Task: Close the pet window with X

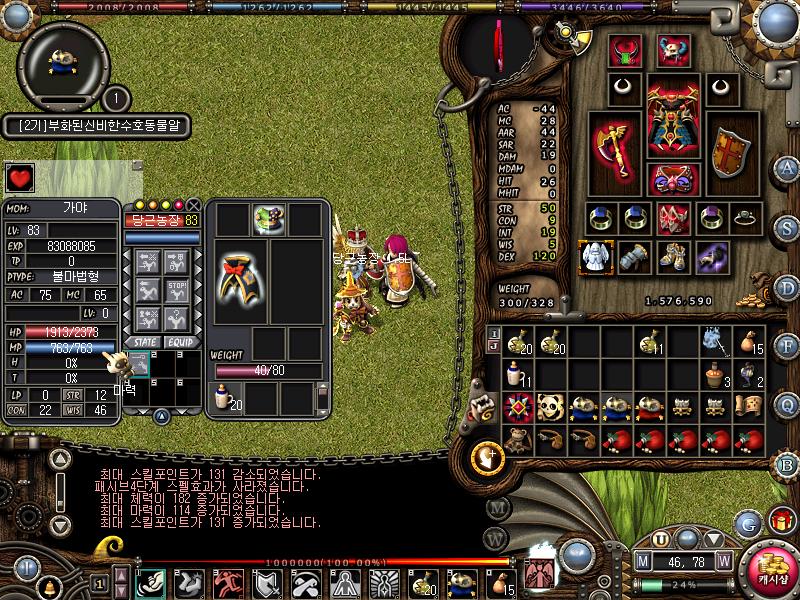Action: click(x=194, y=205)
